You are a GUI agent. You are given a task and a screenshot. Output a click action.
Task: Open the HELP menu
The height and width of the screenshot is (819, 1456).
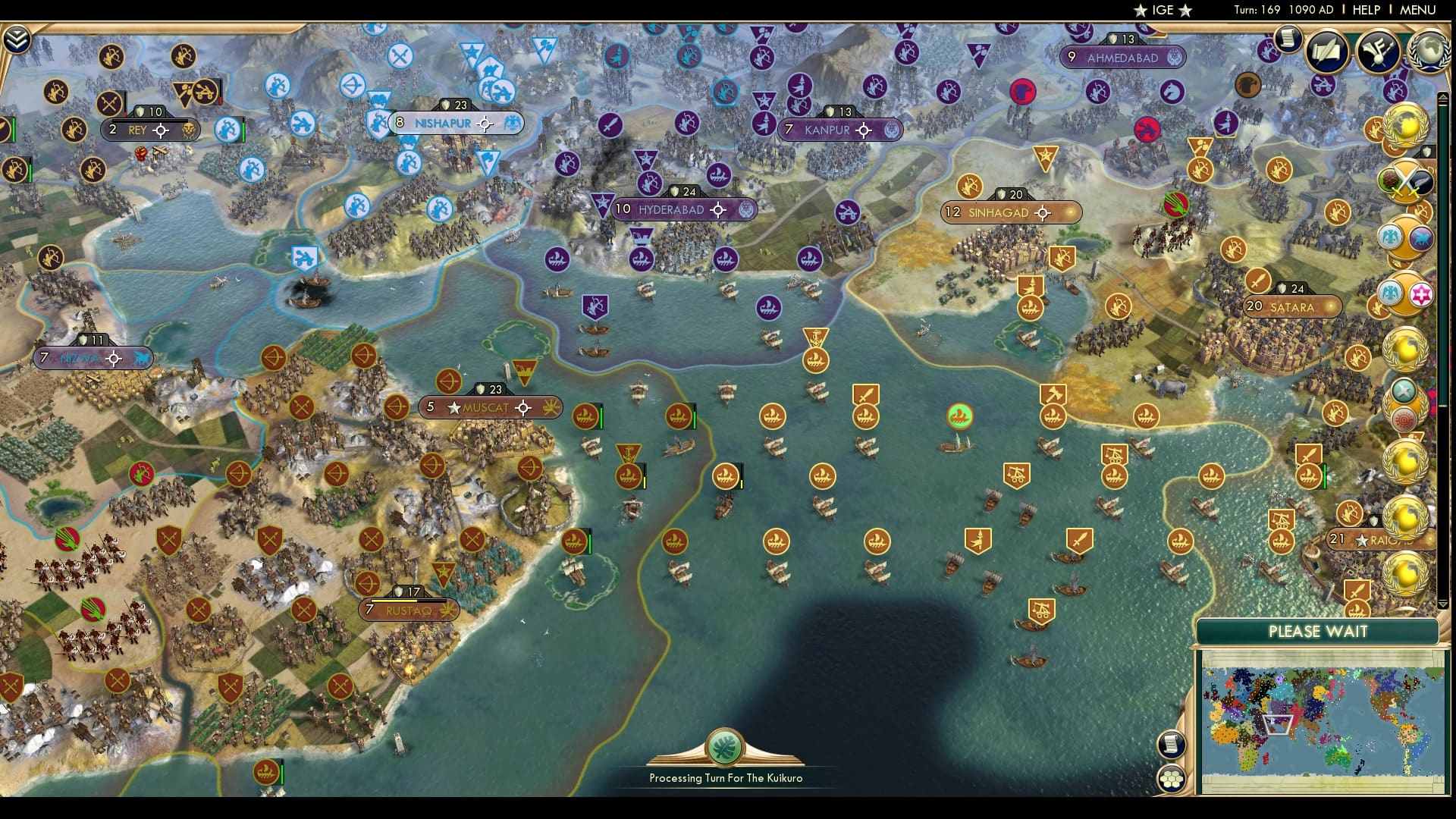click(x=1365, y=11)
